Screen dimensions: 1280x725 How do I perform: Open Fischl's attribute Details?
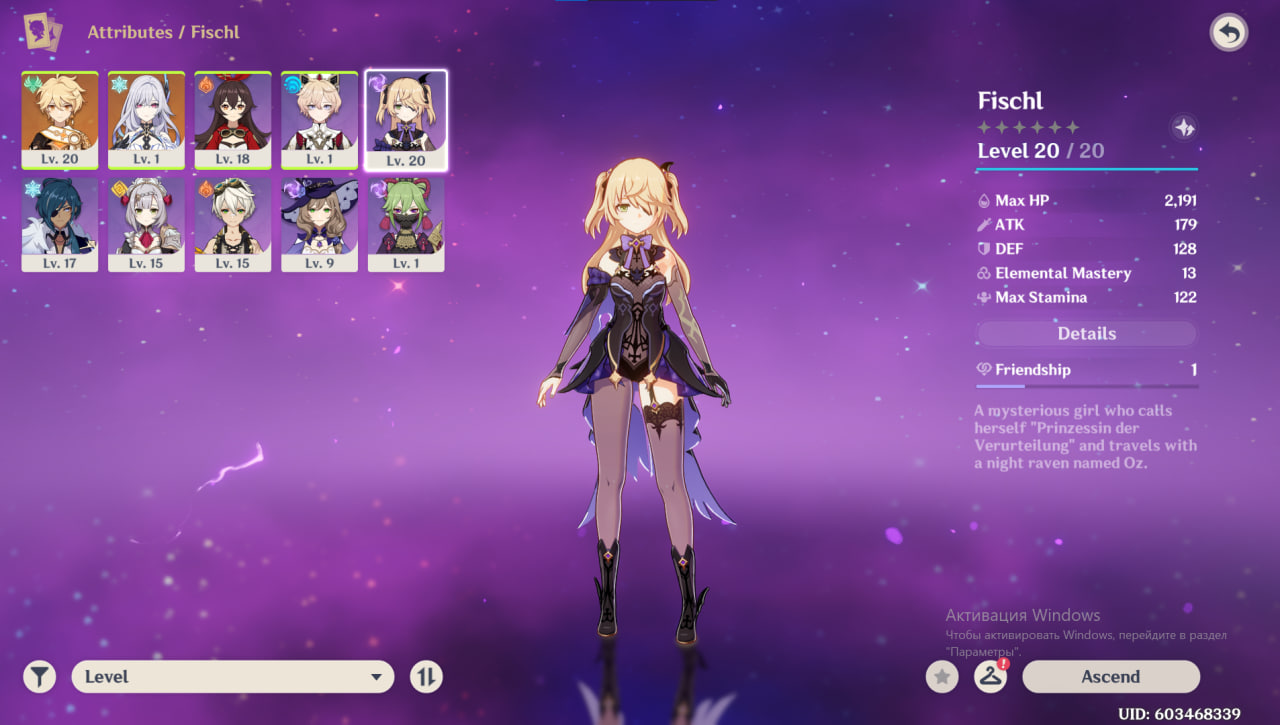click(1086, 334)
